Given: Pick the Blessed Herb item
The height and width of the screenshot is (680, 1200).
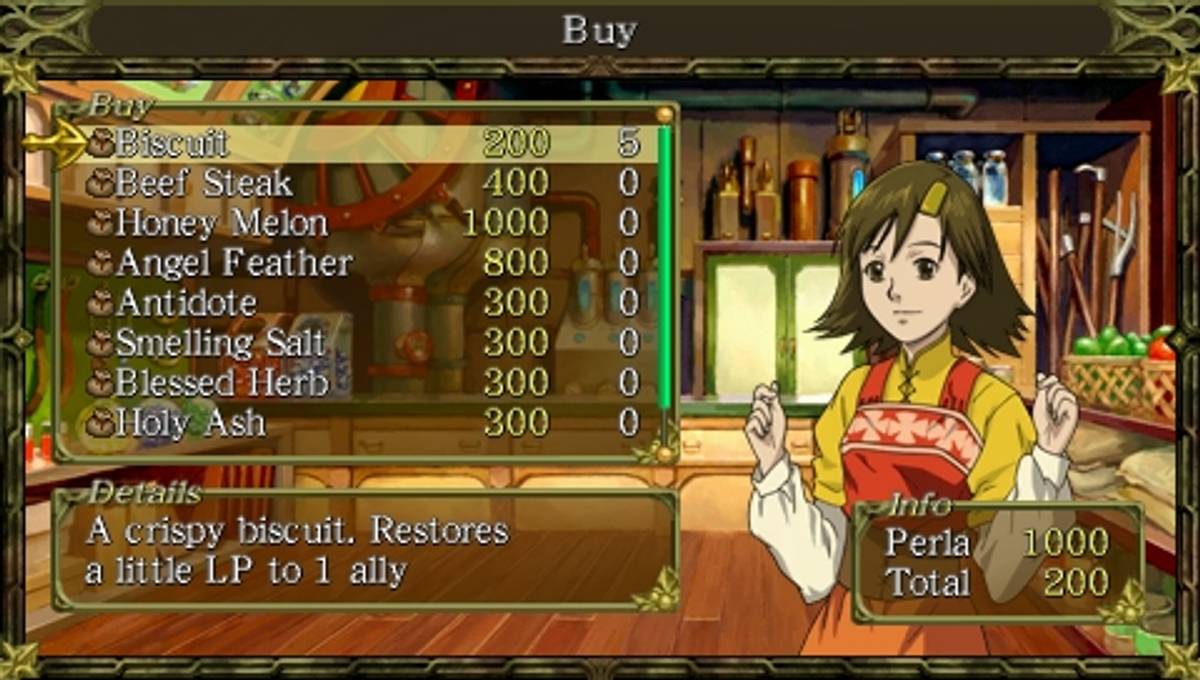Looking at the screenshot, I should tap(222, 383).
